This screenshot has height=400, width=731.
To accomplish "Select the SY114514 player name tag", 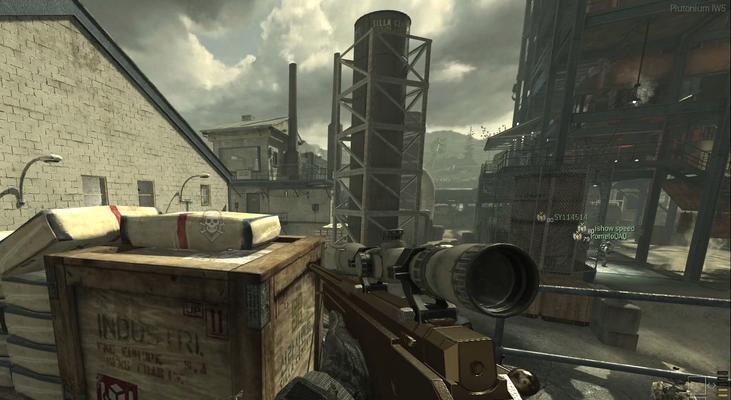I will click(570, 217).
